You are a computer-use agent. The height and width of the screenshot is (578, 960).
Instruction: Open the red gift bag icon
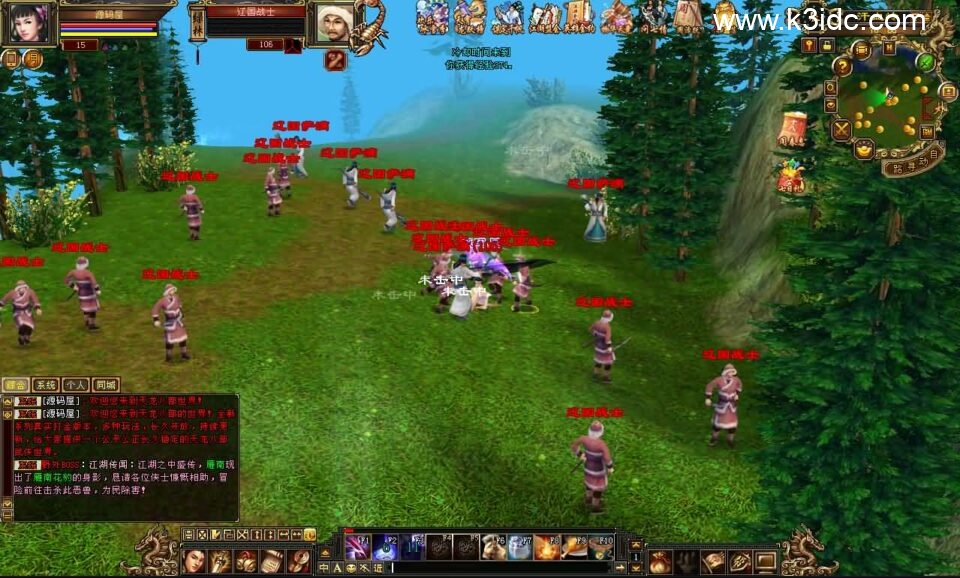coord(791,177)
